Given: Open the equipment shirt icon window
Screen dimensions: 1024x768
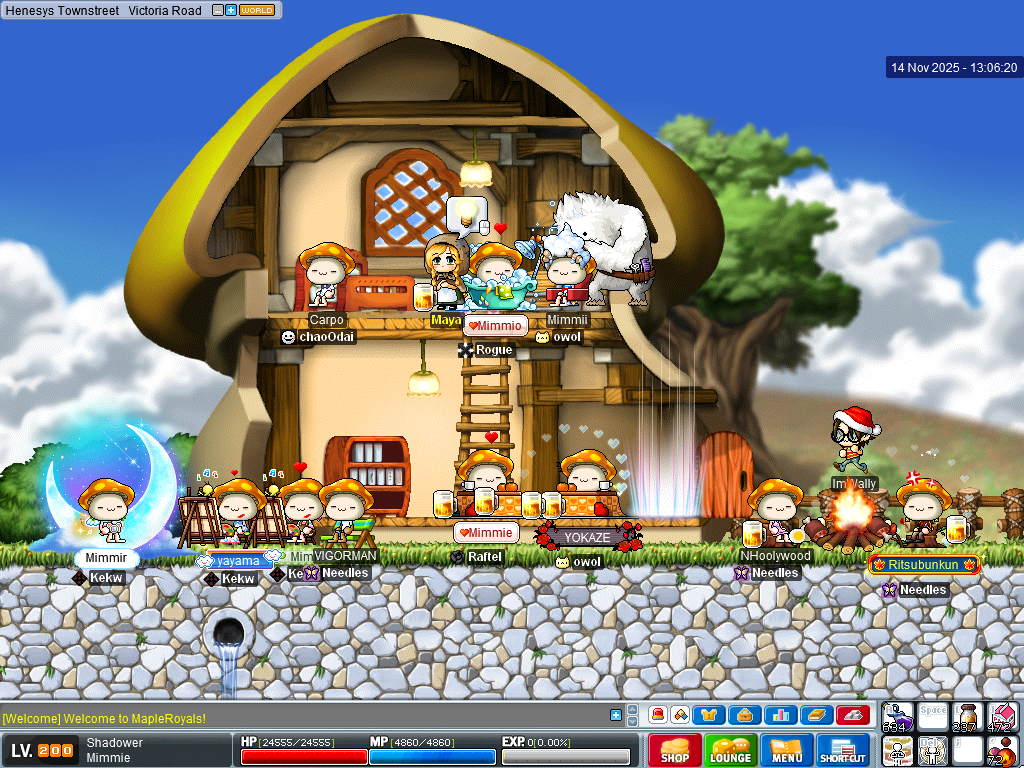Looking at the screenshot, I should coord(710,715).
